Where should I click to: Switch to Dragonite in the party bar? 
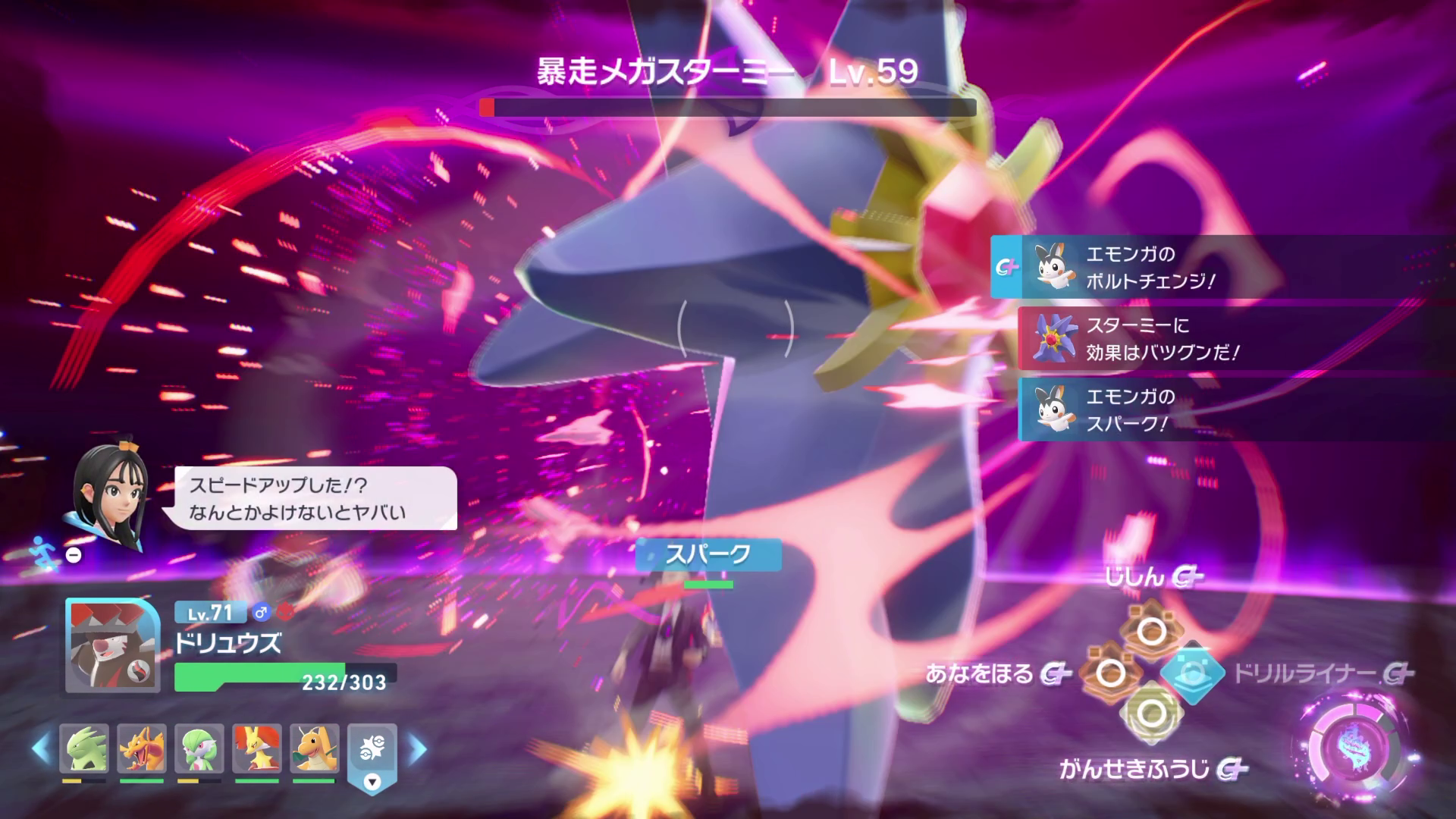pos(315,748)
